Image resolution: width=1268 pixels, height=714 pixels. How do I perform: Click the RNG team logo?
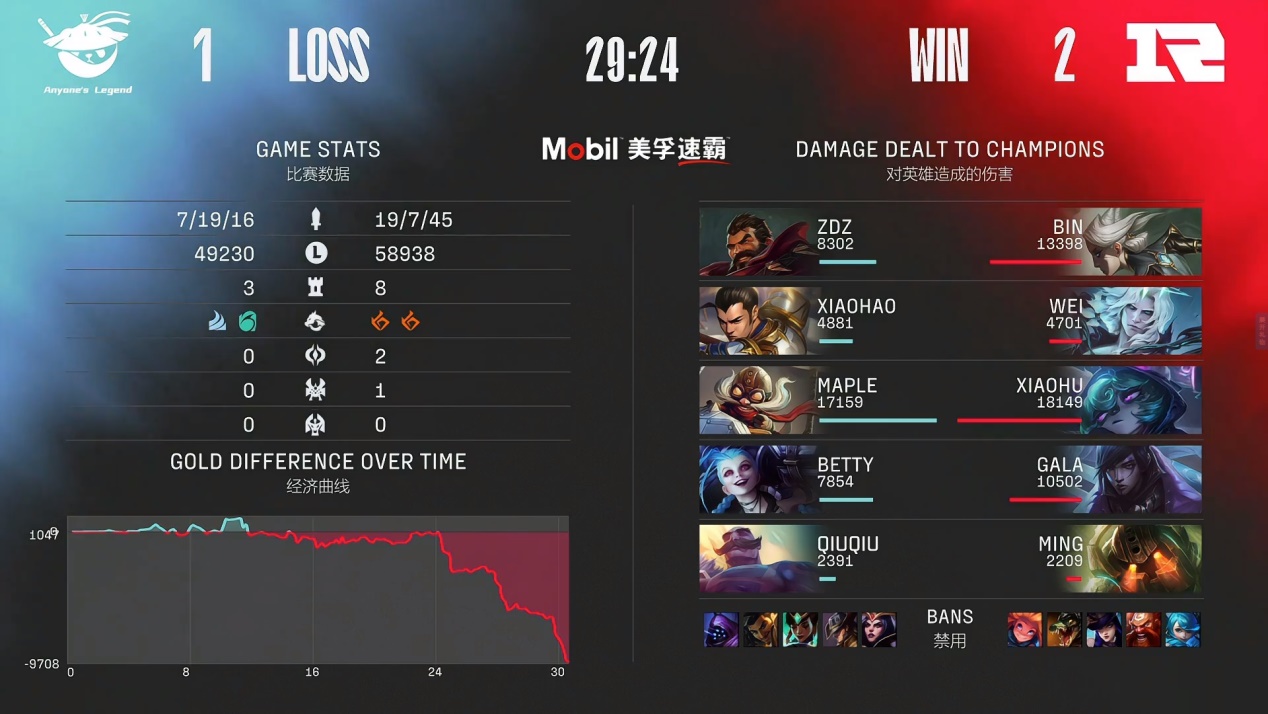point(1175,53)
